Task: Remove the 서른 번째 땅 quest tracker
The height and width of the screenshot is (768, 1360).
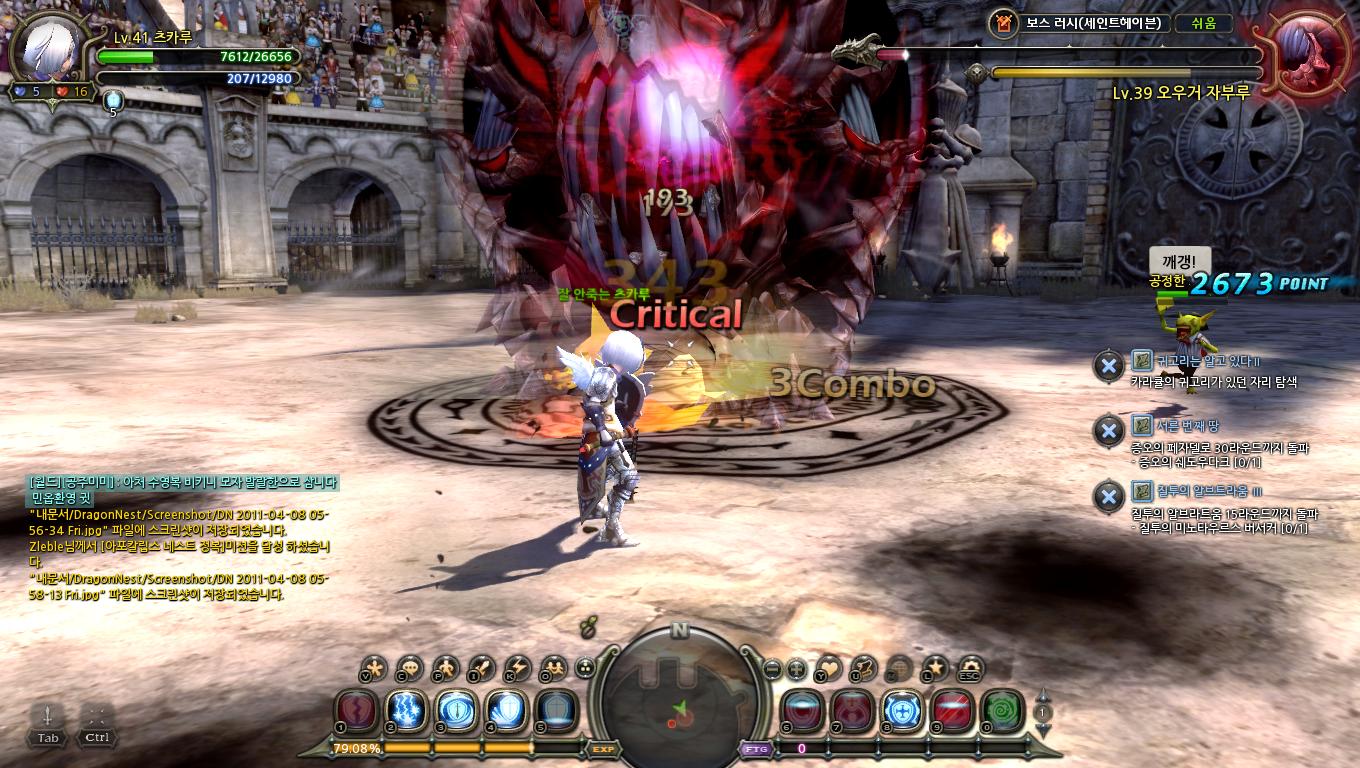Action: tap(1108, 431)
